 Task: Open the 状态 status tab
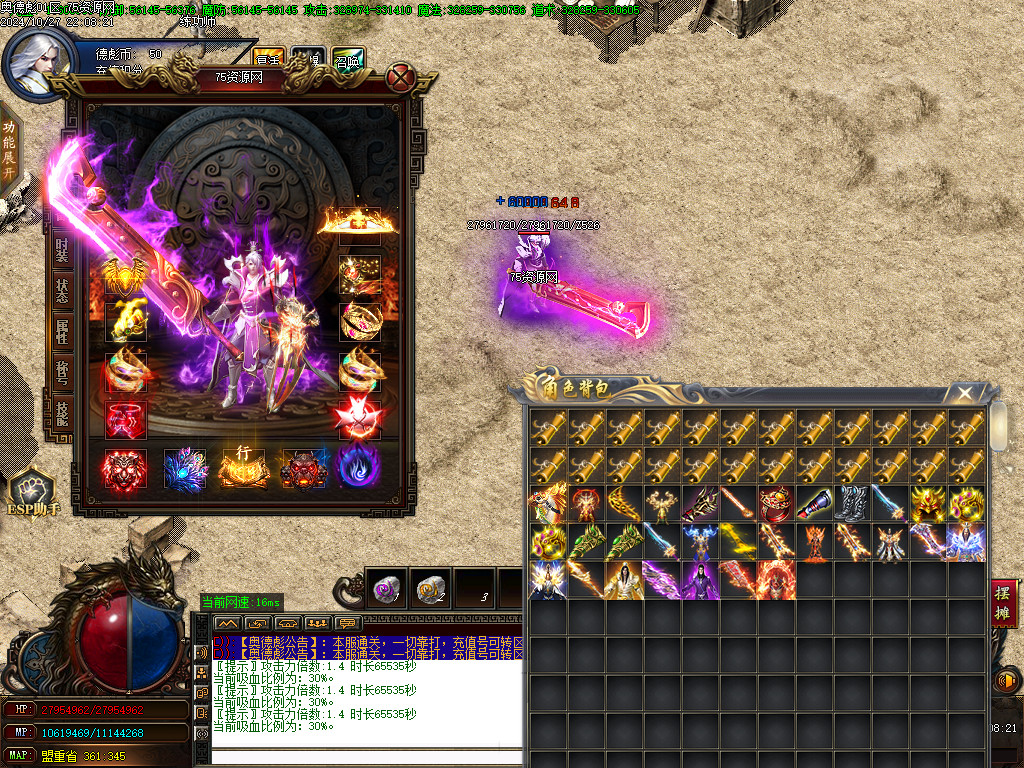[x=62, y=291]
